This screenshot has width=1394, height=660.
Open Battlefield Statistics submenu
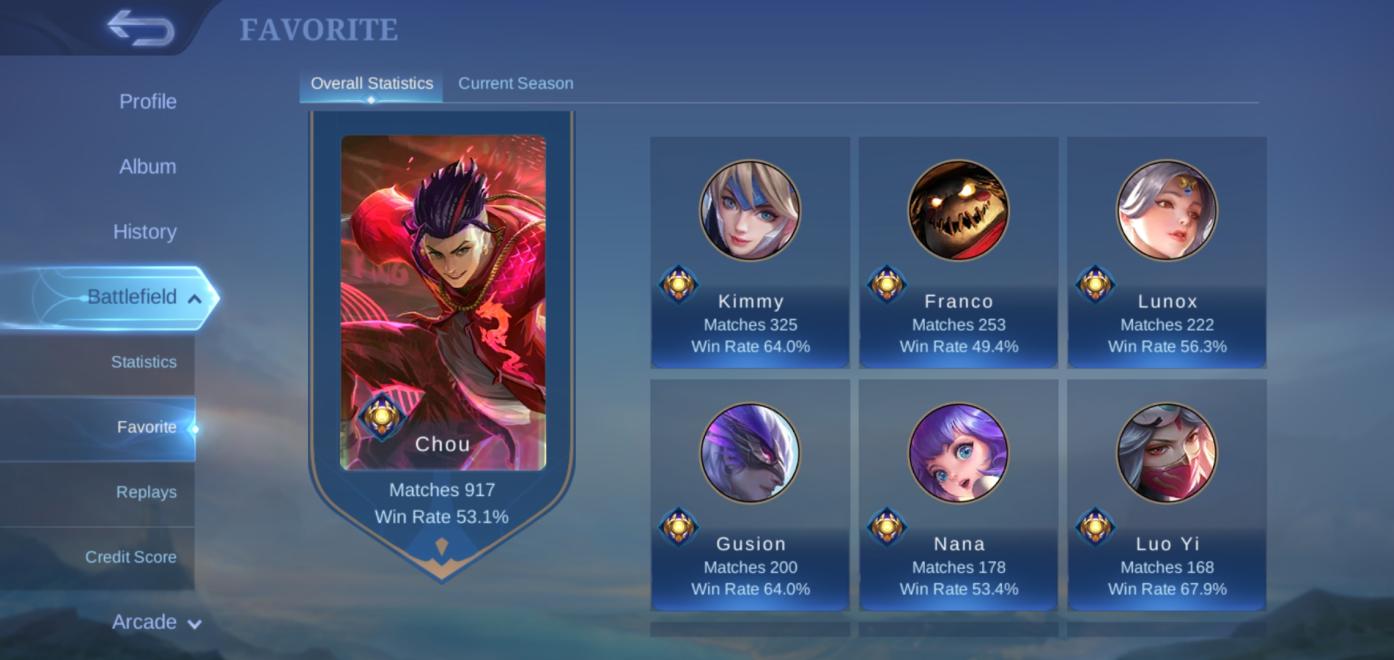click(x=143, y=362)
